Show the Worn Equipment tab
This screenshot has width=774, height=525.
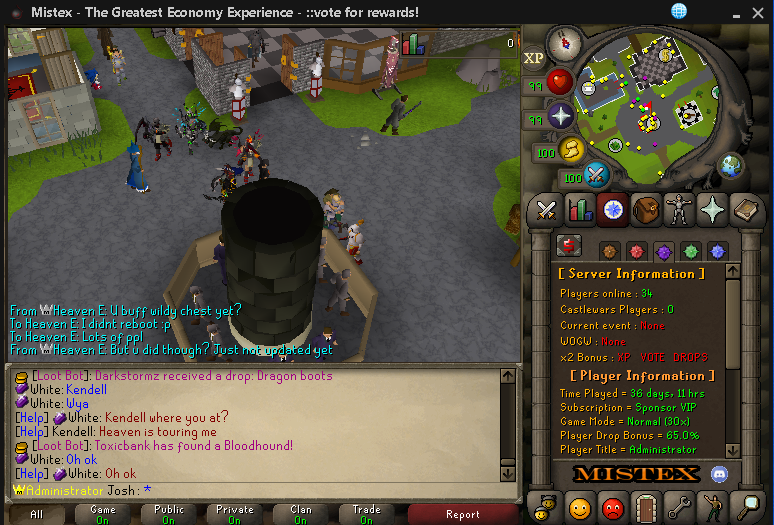[679, 210]
